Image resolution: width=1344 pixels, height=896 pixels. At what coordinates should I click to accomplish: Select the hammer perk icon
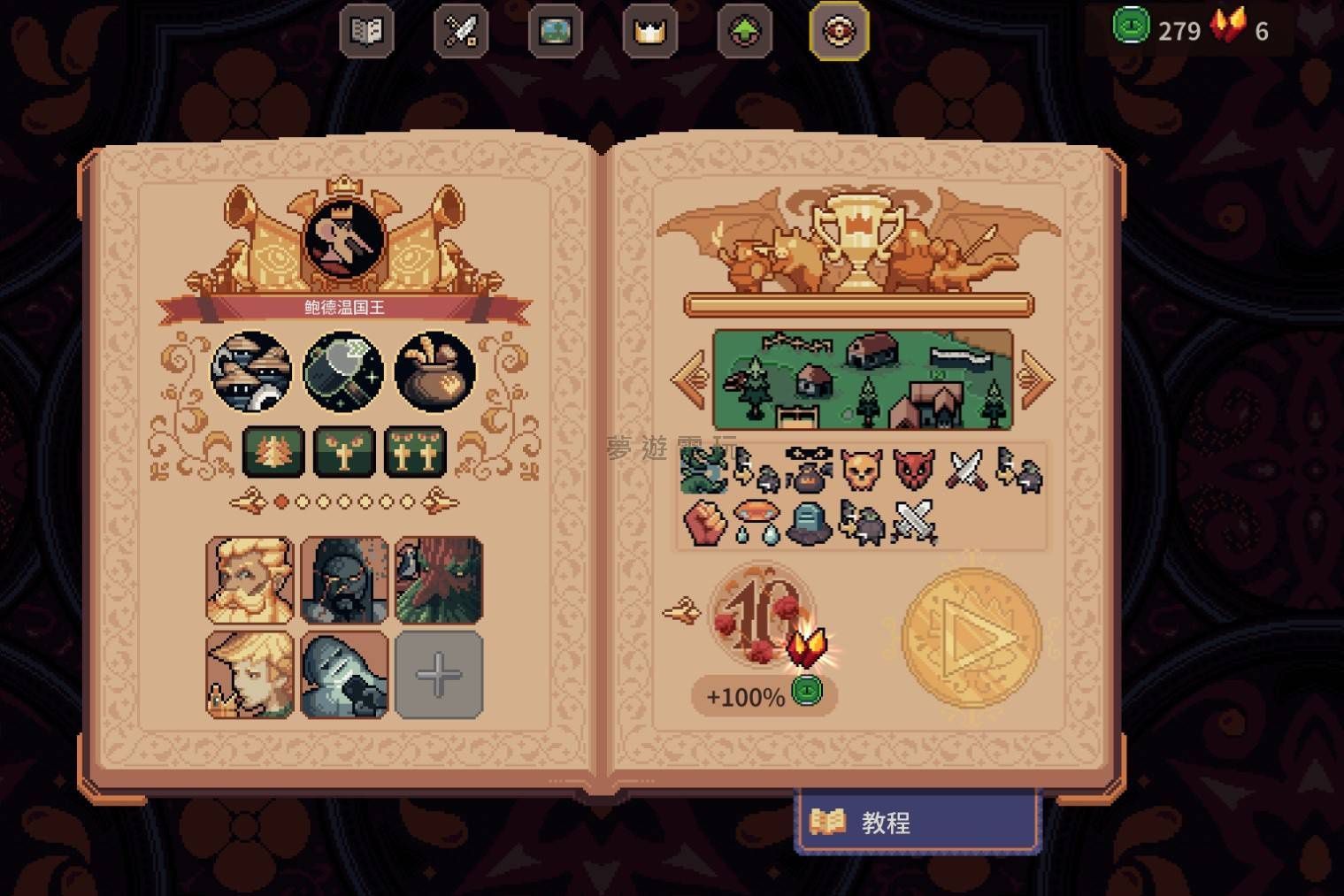[343, 371]
